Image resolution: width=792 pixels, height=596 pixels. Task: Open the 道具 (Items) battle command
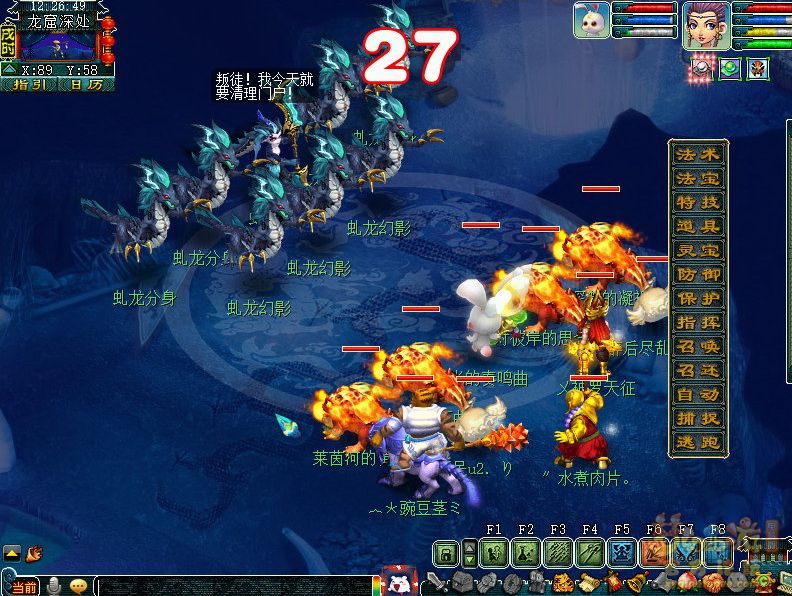(x=698, y=227)
